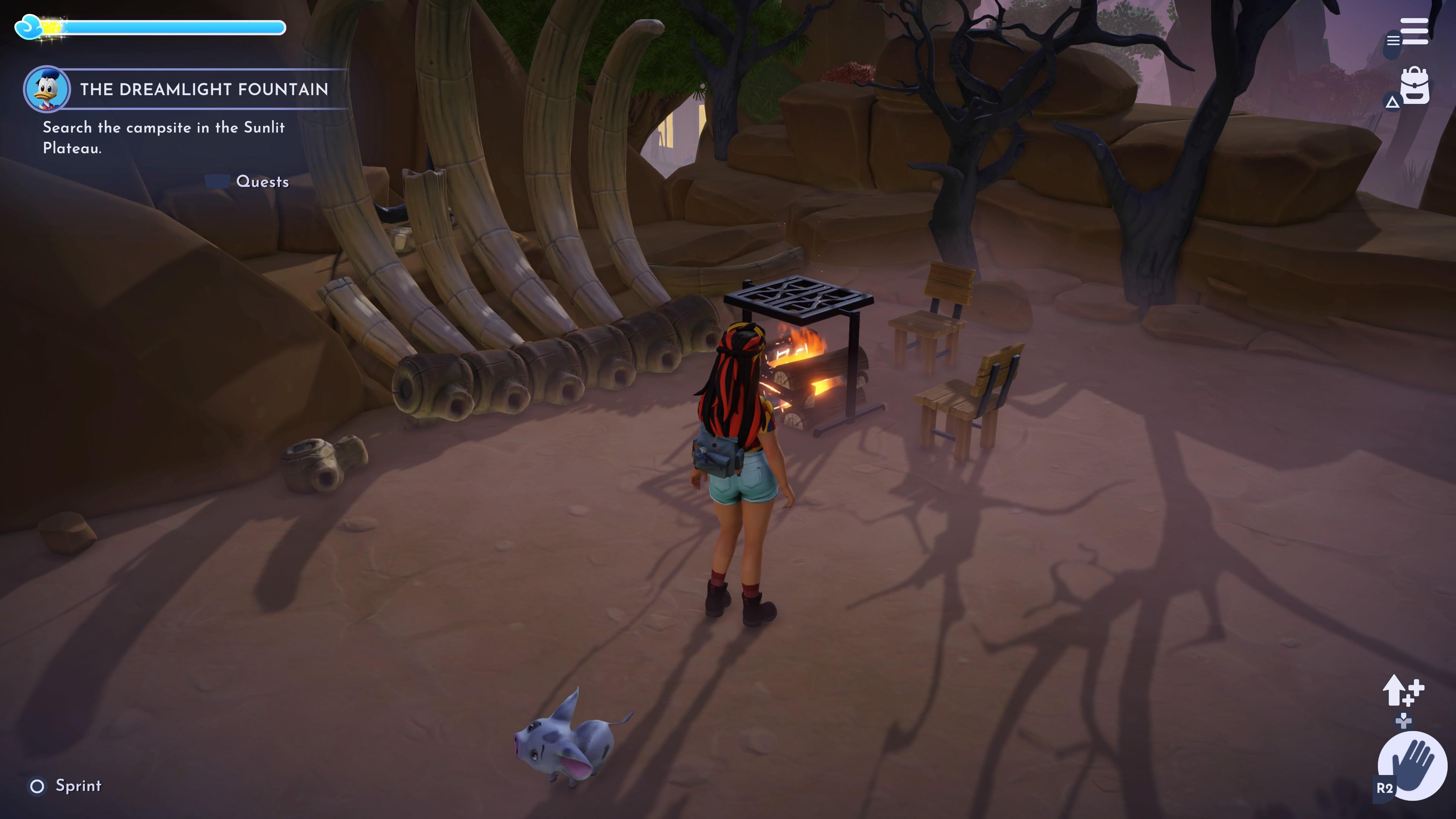
Task: Click the arrow-with-plus tool switch icon
Action: click(x=1403, y=690)
